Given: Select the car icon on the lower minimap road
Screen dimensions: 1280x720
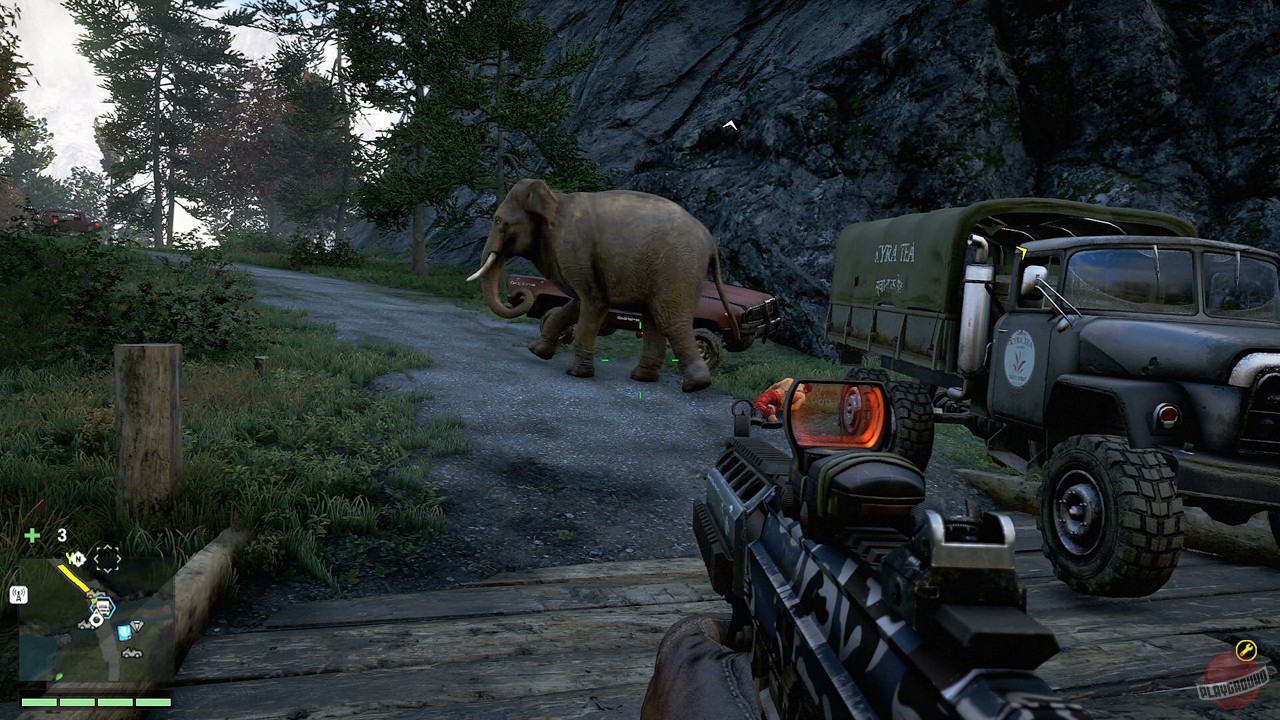Looking at the screenshot, I should (131, 653).
